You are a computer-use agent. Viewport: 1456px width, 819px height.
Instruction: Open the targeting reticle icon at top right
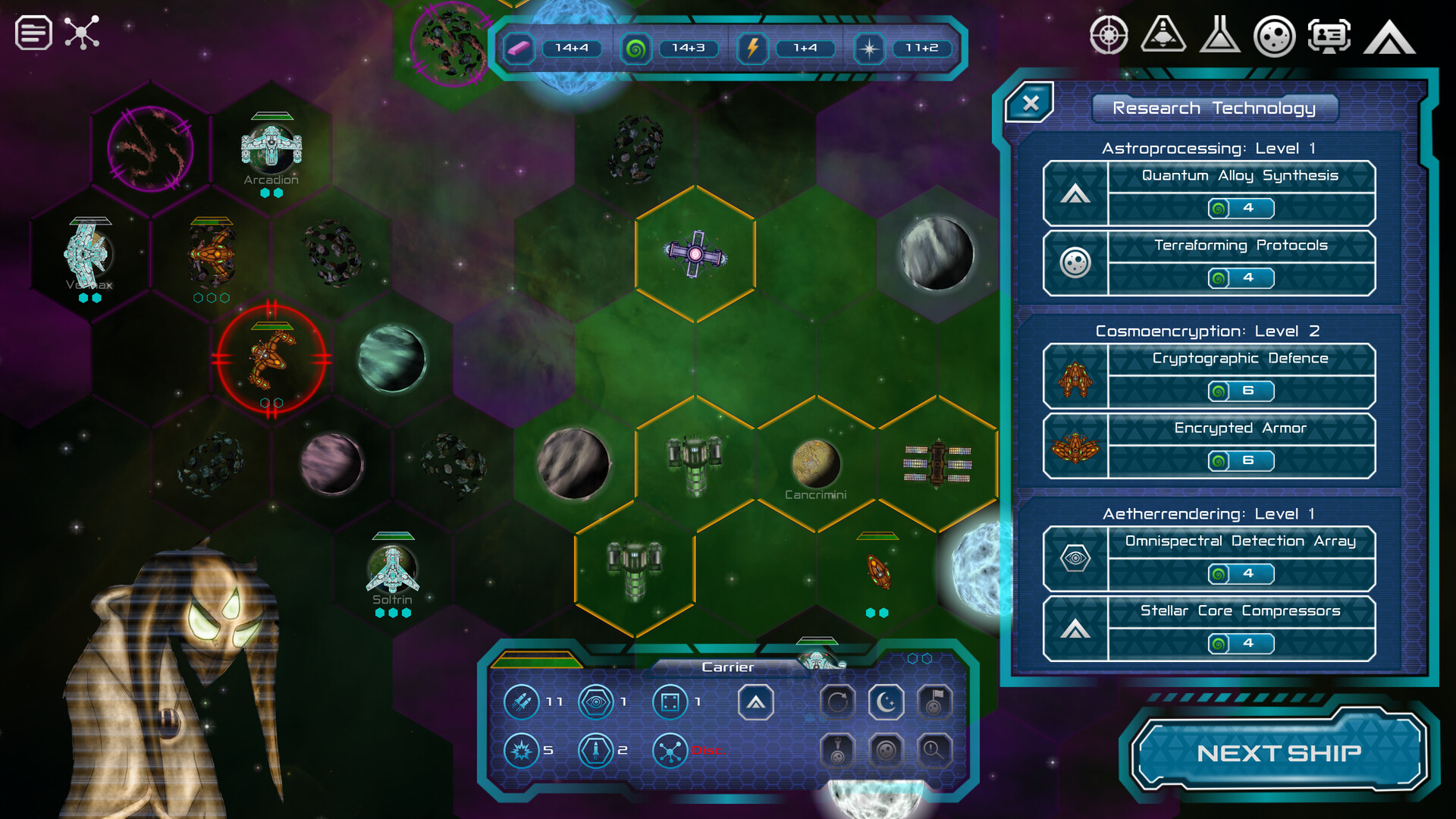(x=1109, y=36)
